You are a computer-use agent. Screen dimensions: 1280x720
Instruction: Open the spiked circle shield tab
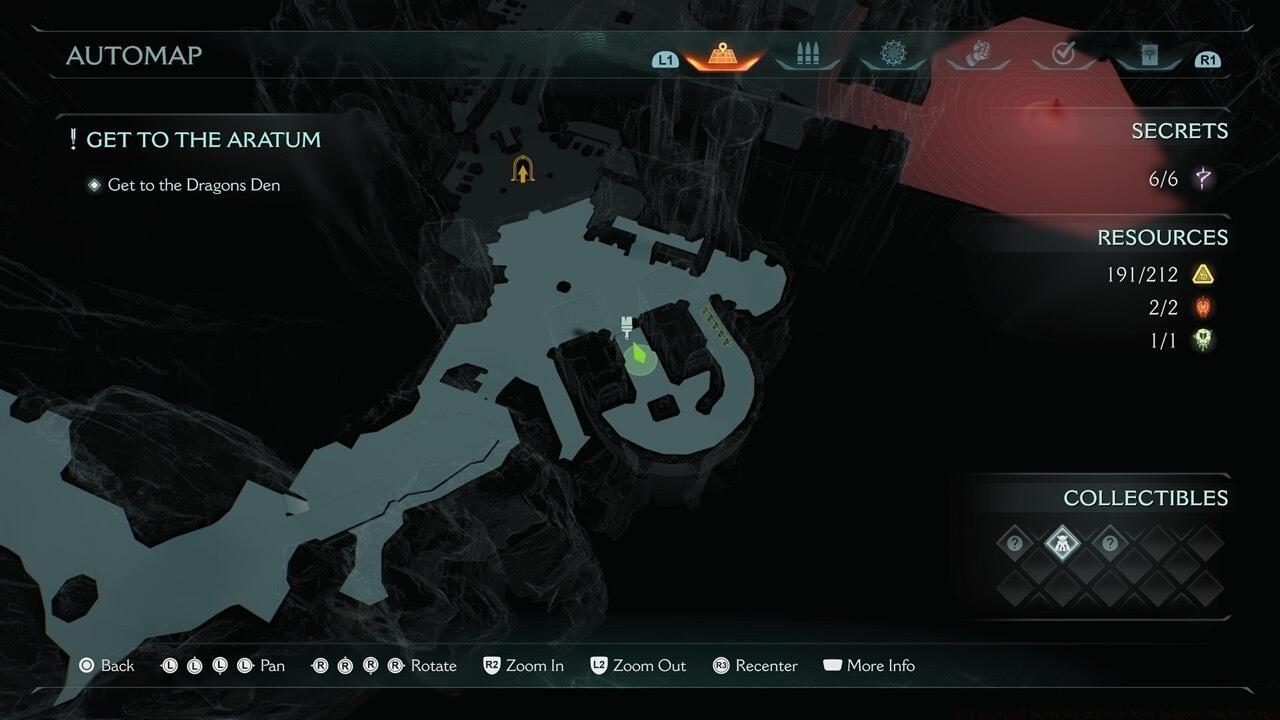[x=892, y=54]
